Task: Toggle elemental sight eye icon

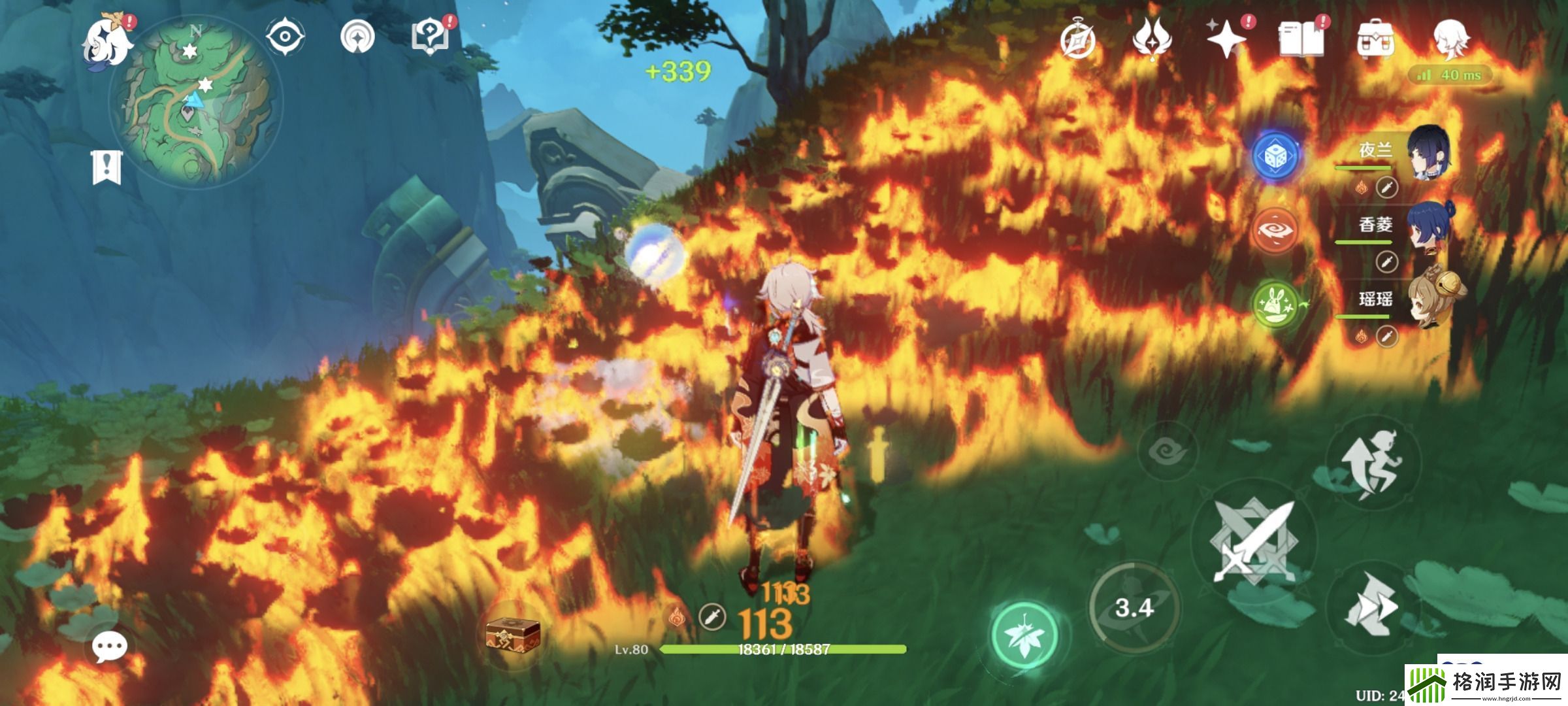Action: pyautogui.click(x=286, y=36)
